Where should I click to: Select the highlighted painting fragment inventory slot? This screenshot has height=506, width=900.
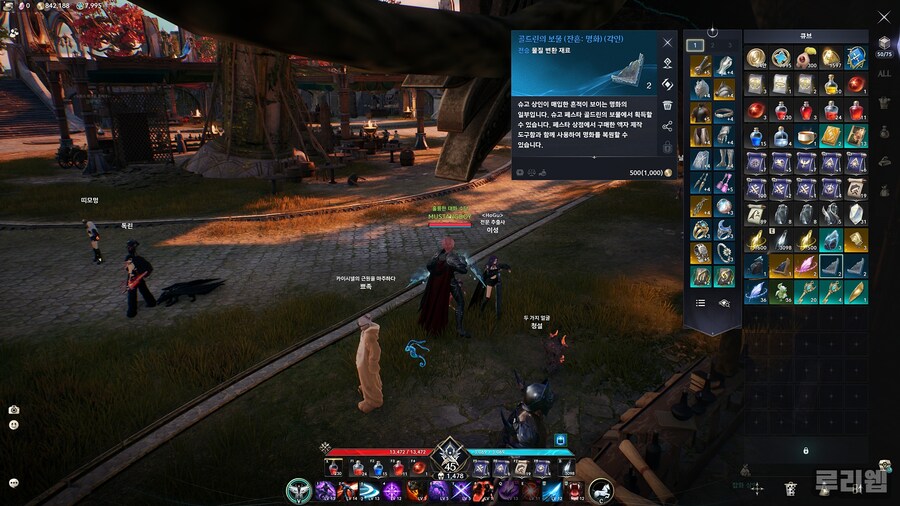coord(831,265)
